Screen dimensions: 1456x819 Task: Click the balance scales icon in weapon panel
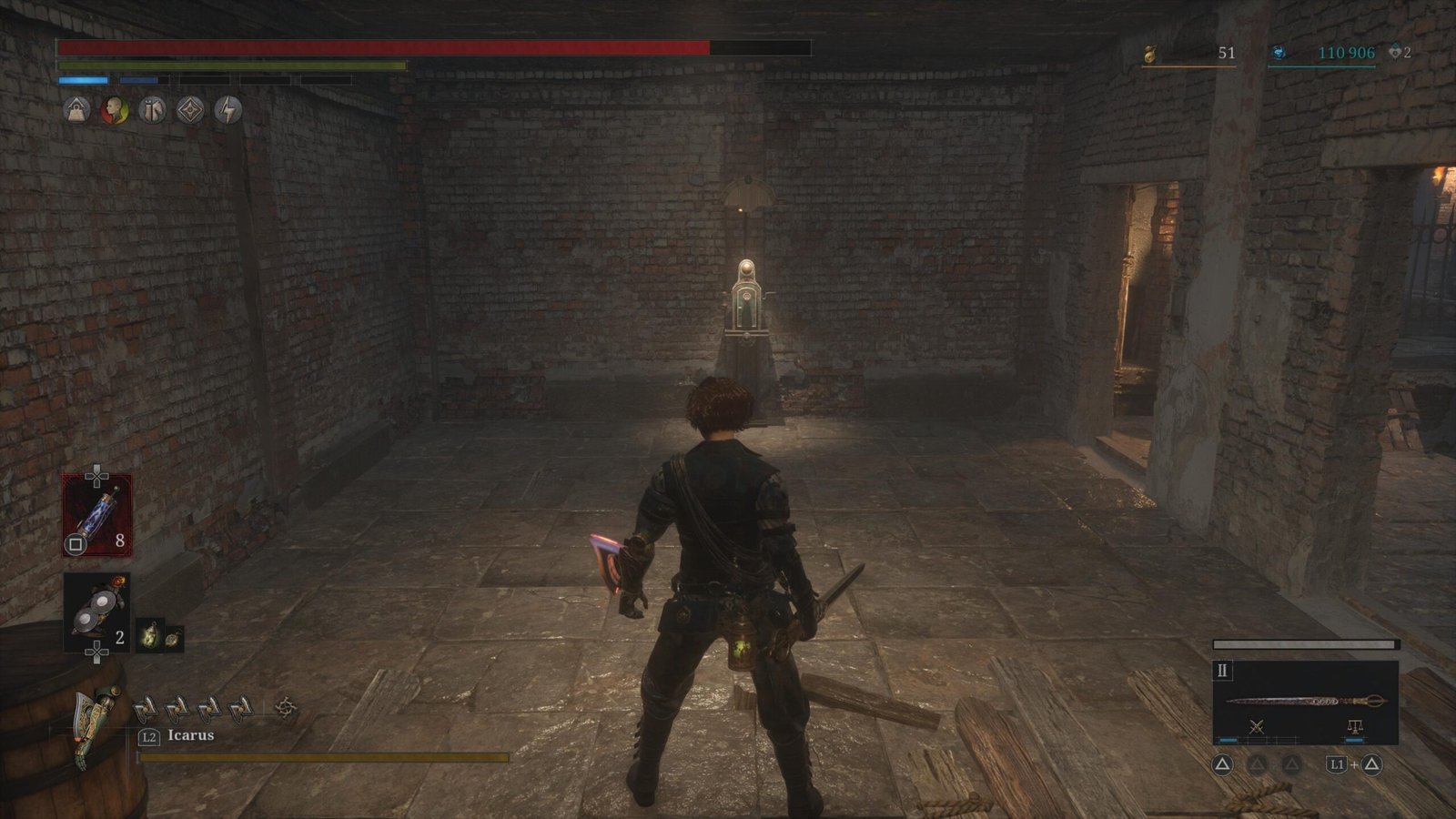pos(1354,726)
